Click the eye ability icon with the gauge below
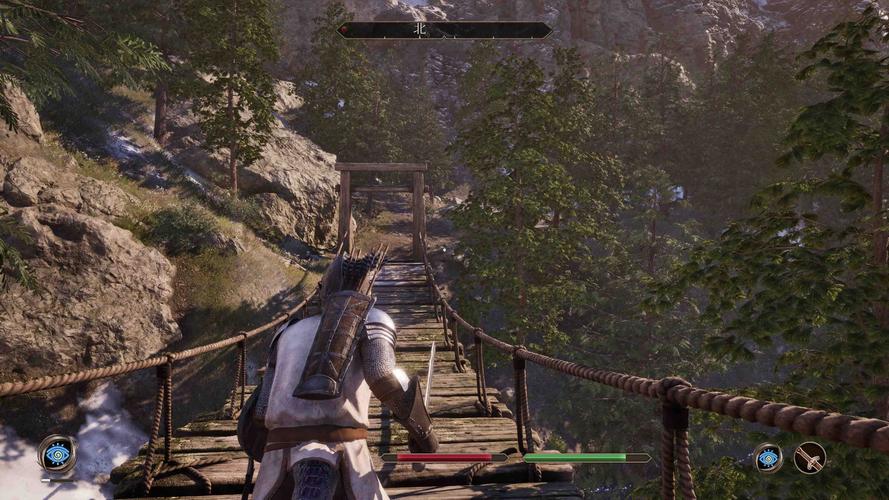The width and height of the screenshot is (889, 500). click(x=57, y=454)
